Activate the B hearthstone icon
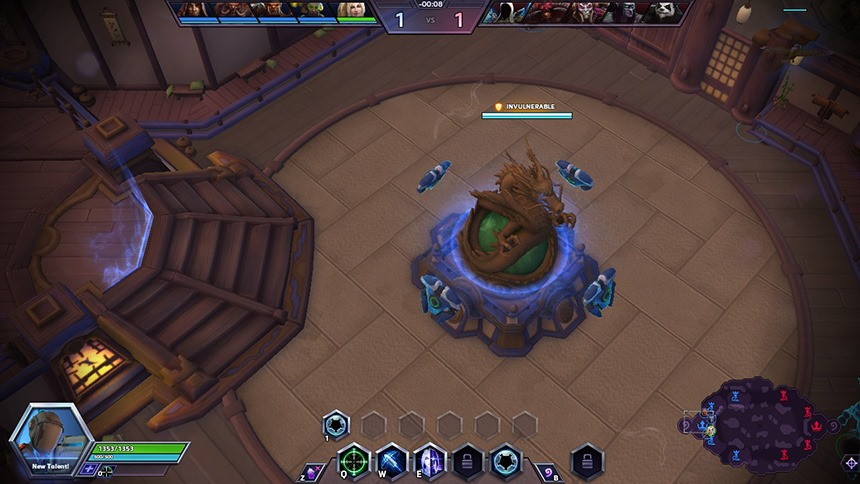This screenshot has height=484, width=860. (x=547, y=470)
